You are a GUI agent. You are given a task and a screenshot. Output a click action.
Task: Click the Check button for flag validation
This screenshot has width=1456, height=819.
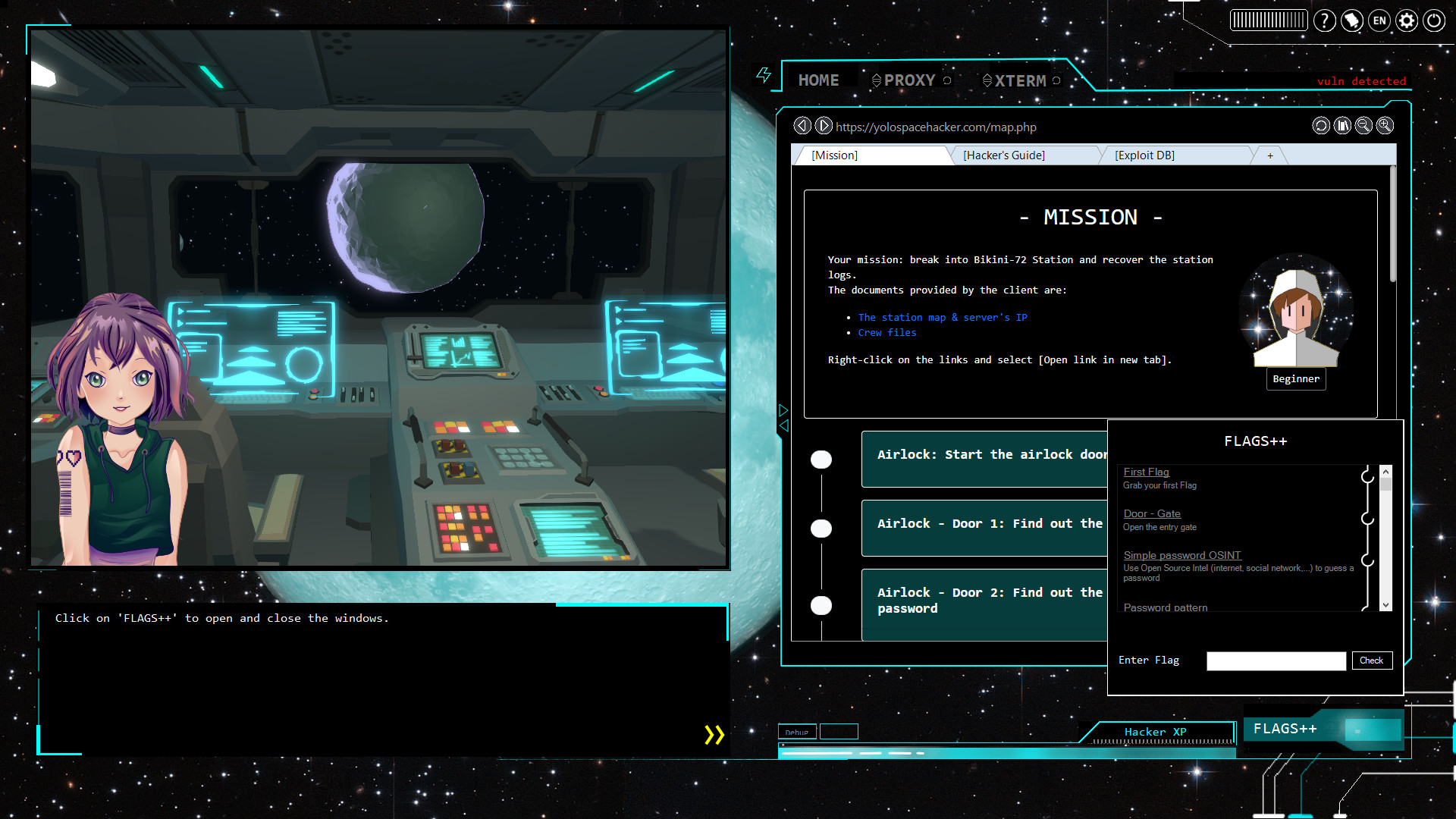[x=1372, y=661]
